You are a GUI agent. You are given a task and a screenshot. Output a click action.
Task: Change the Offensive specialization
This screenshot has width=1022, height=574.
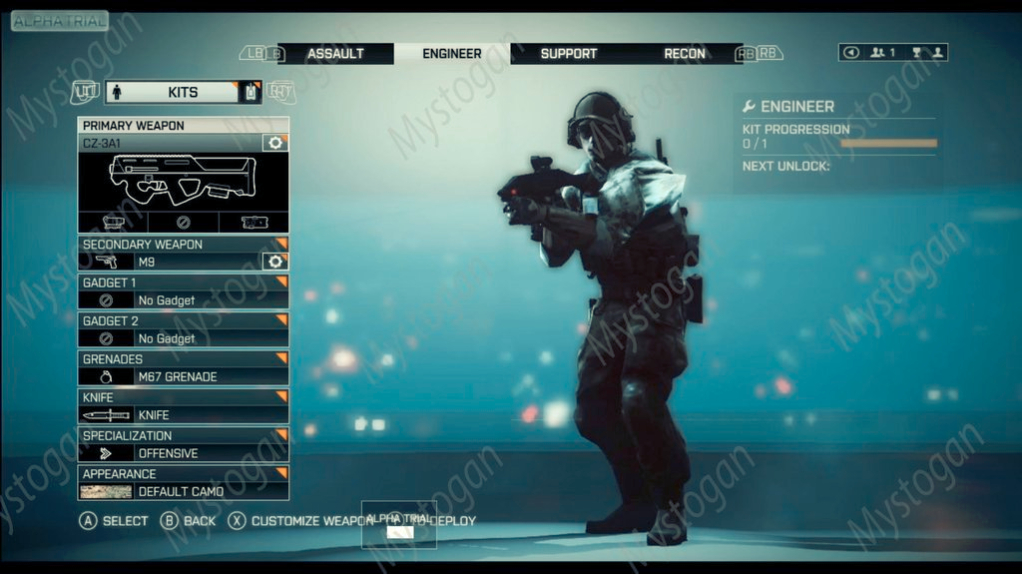point(183,452)
